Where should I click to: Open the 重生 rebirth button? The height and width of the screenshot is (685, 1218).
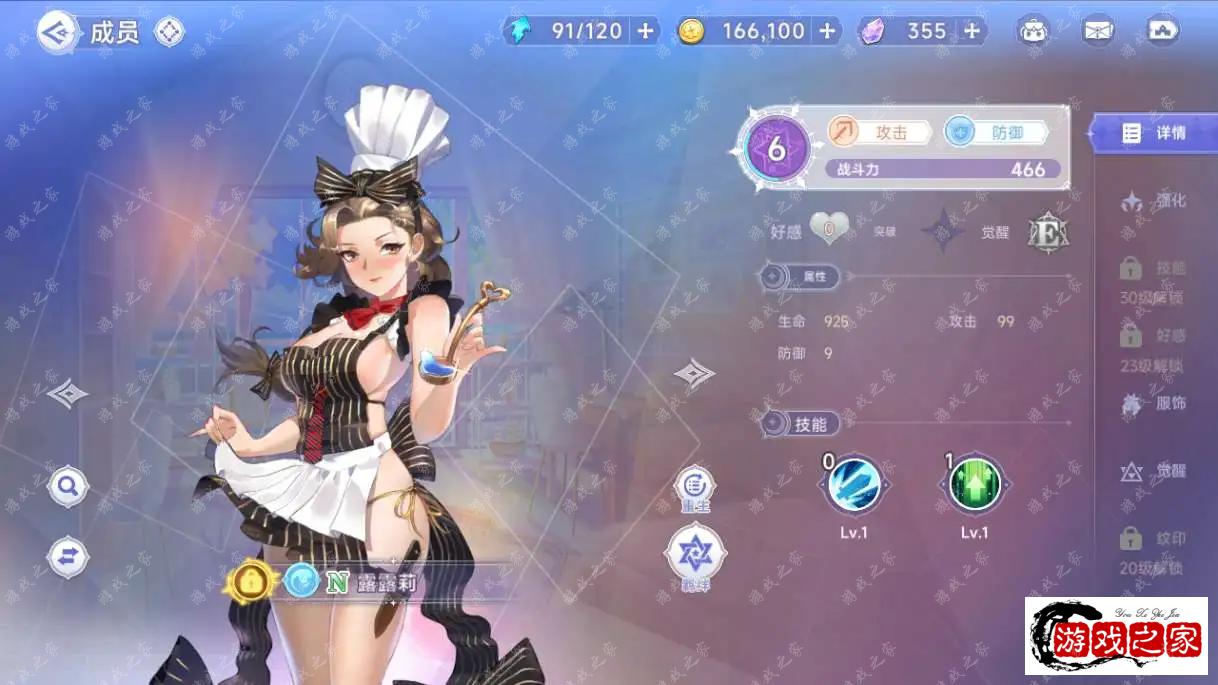point(694,489)
